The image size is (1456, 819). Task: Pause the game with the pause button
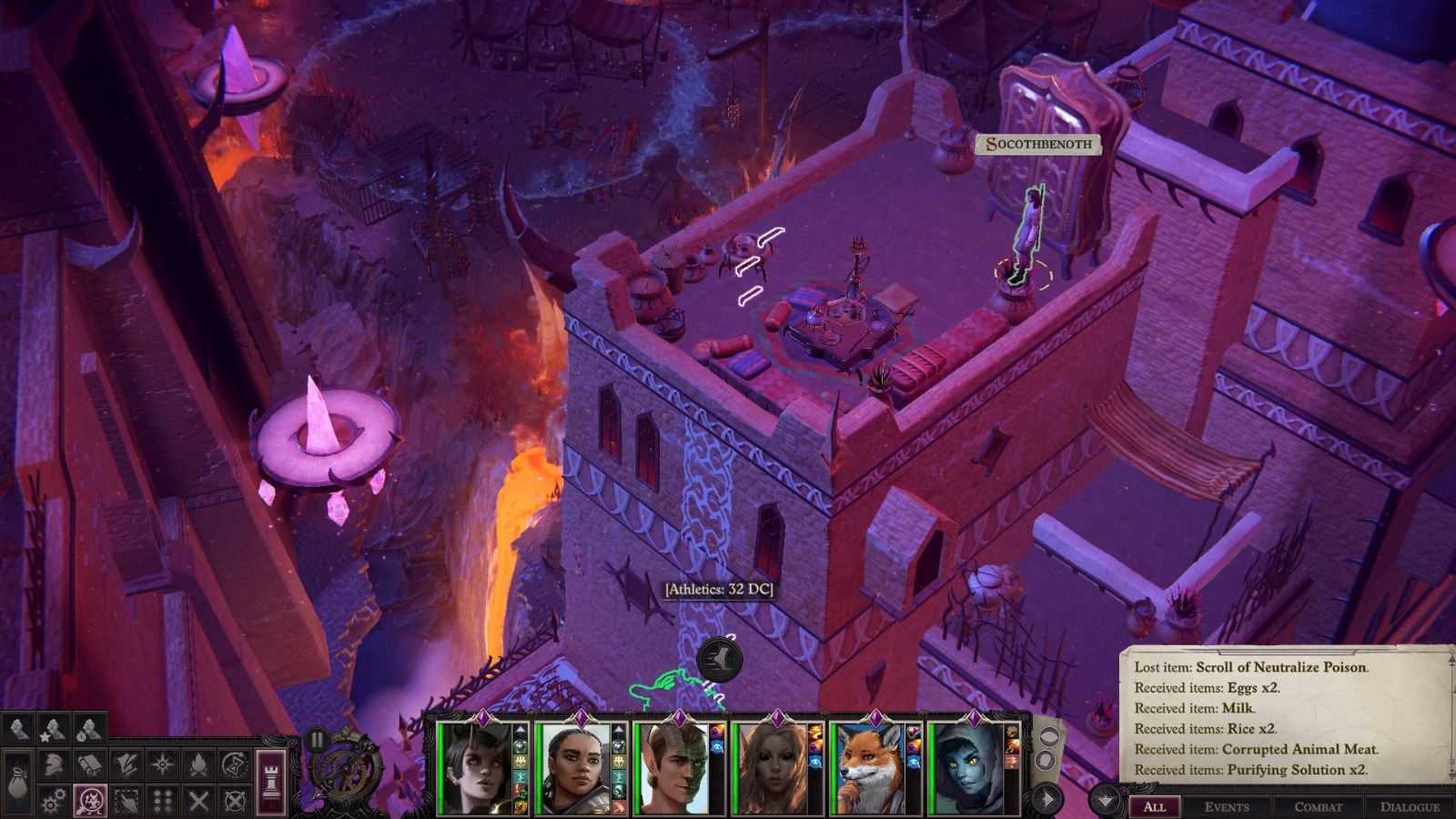pos(316,740)
